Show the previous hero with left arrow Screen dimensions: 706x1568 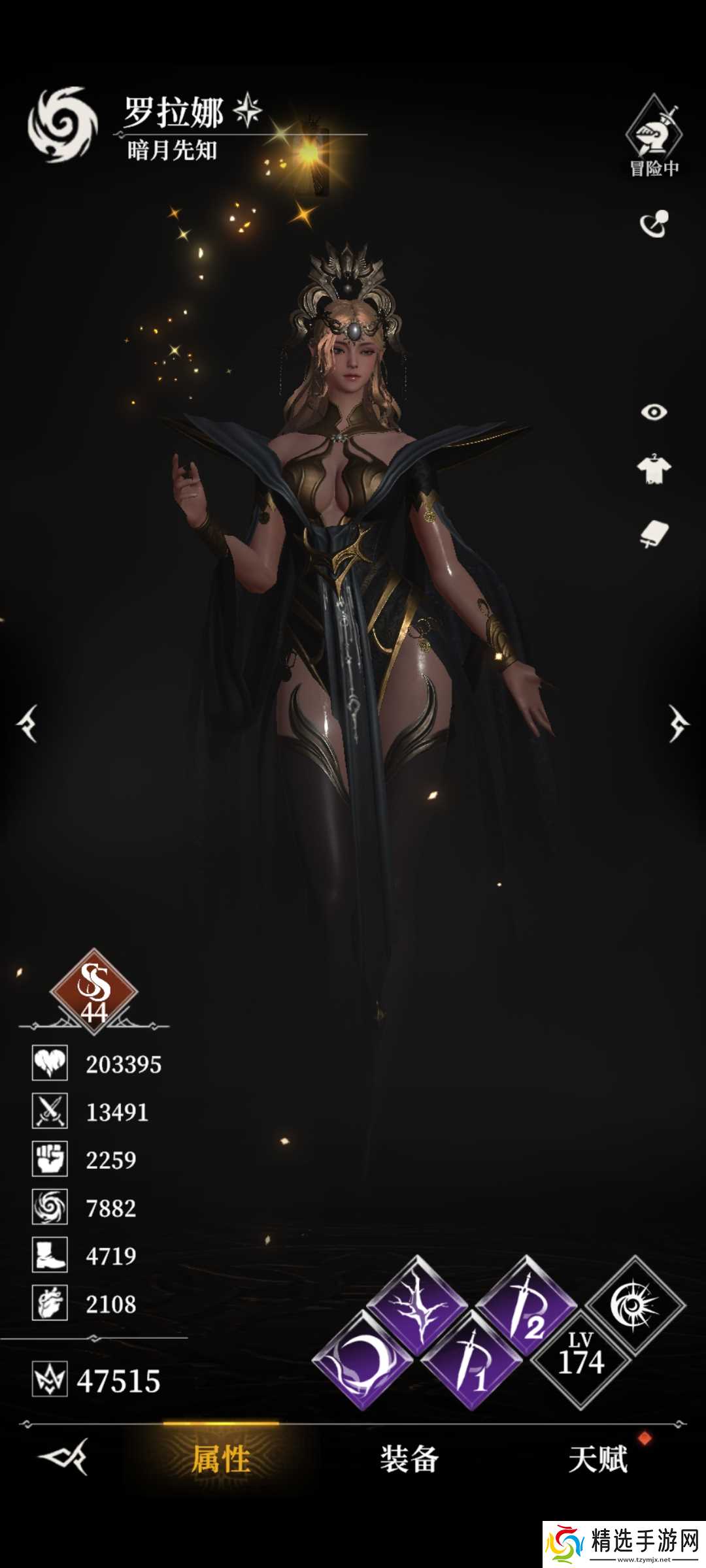(28, 724)
